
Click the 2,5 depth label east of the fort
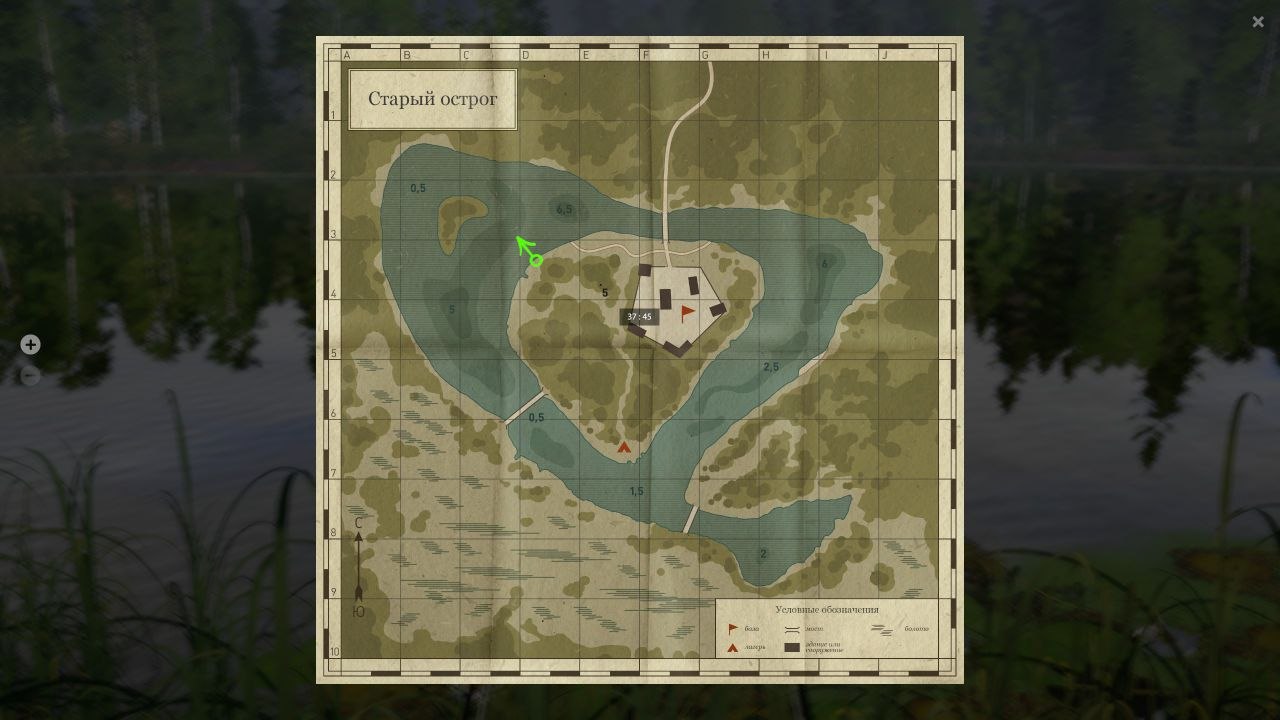(770, 366)
